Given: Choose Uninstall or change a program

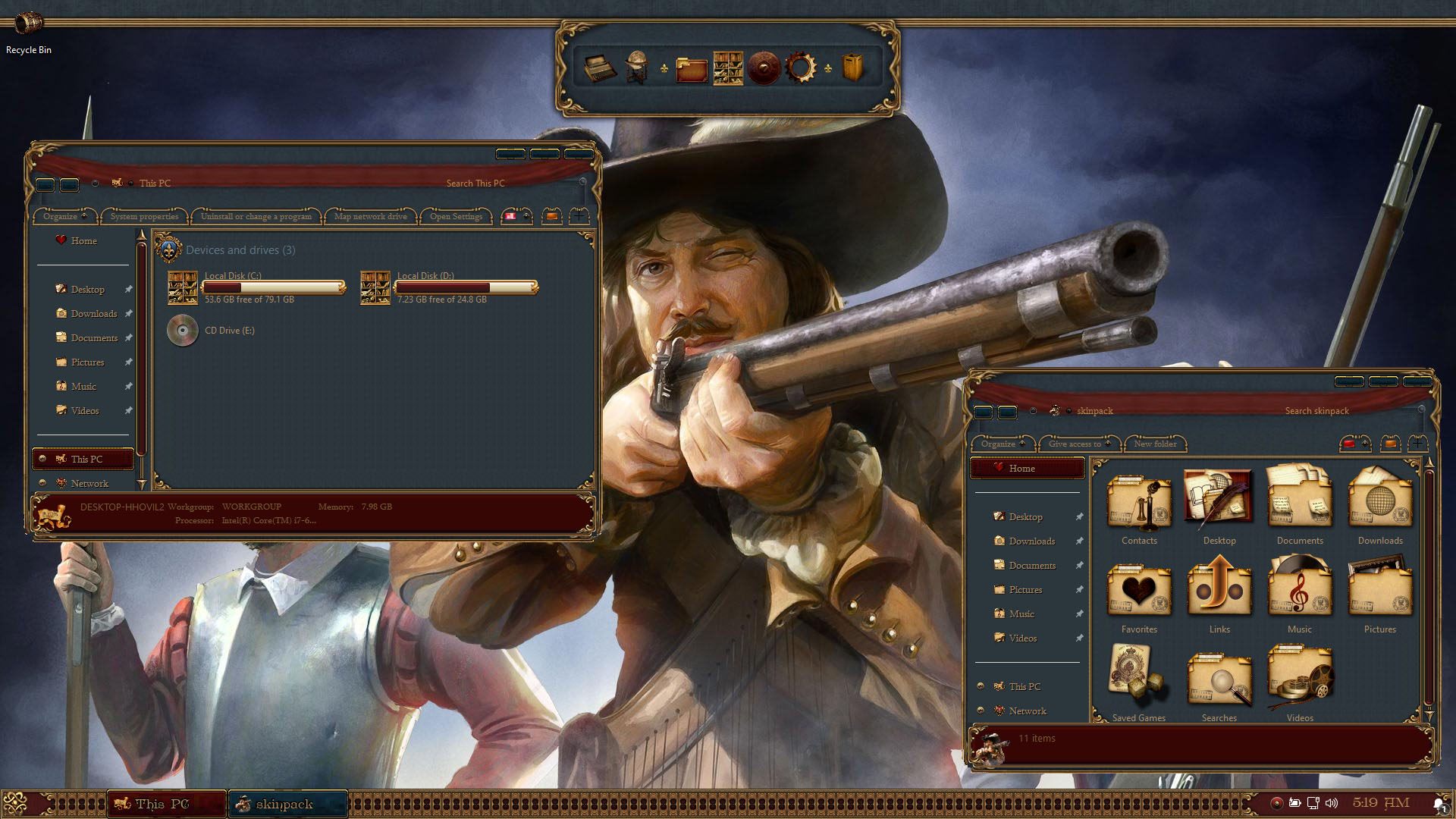Looking at the screenshot, I should pos(256,216).
